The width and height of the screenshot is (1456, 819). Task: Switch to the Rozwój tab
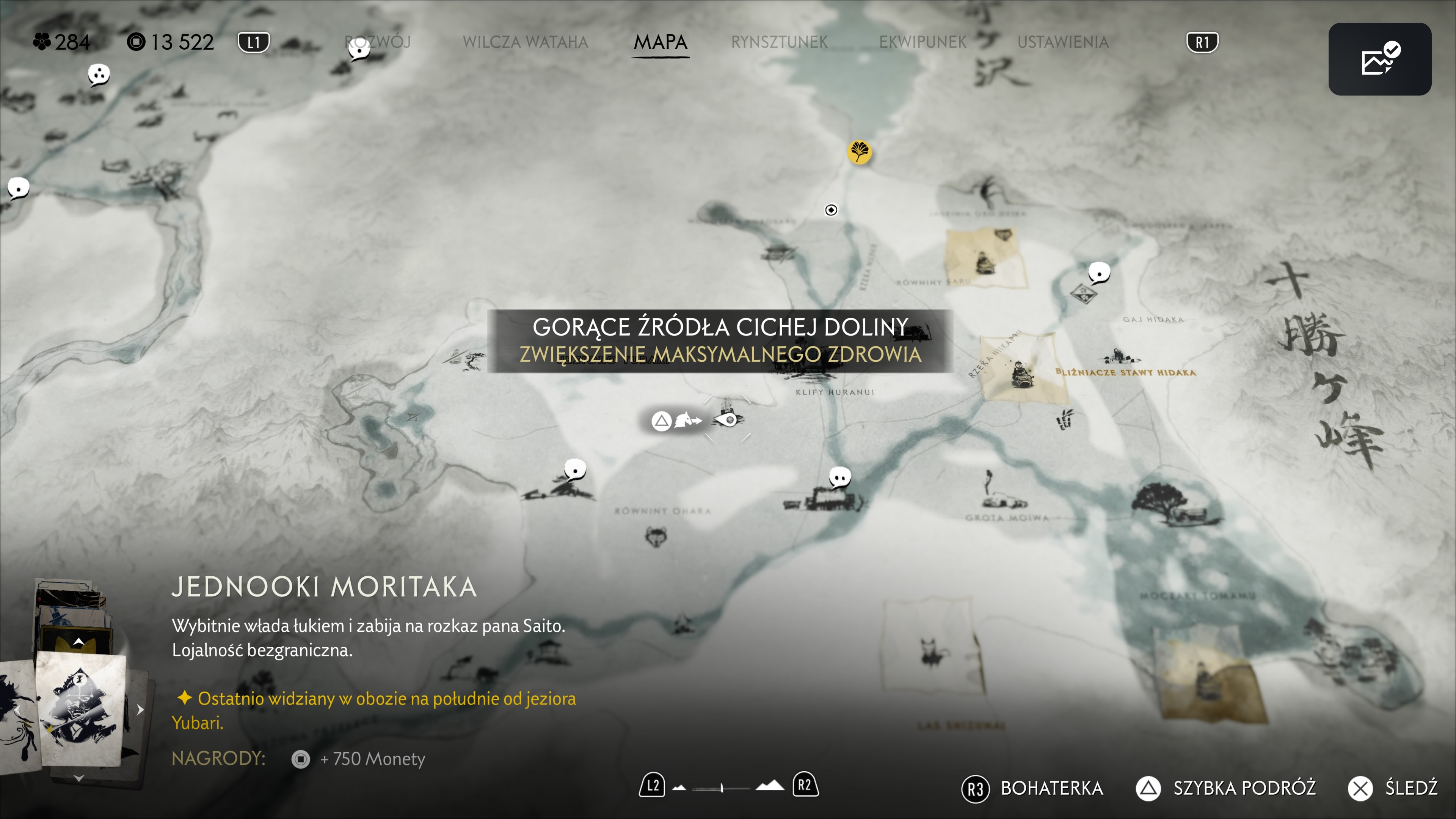[378, 42]
